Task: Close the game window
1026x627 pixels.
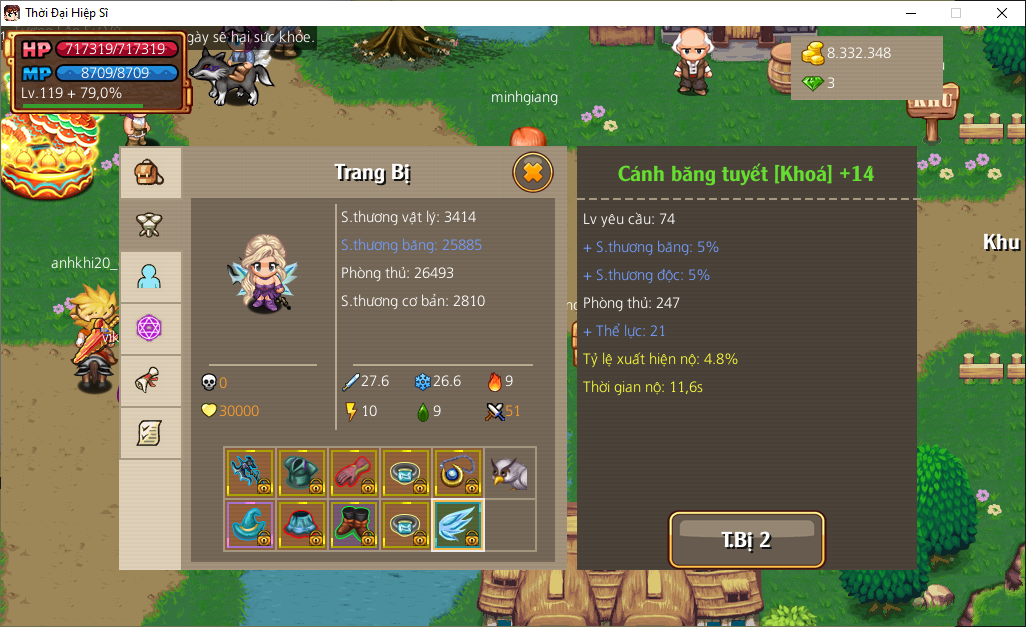Action: [1002, 13]
